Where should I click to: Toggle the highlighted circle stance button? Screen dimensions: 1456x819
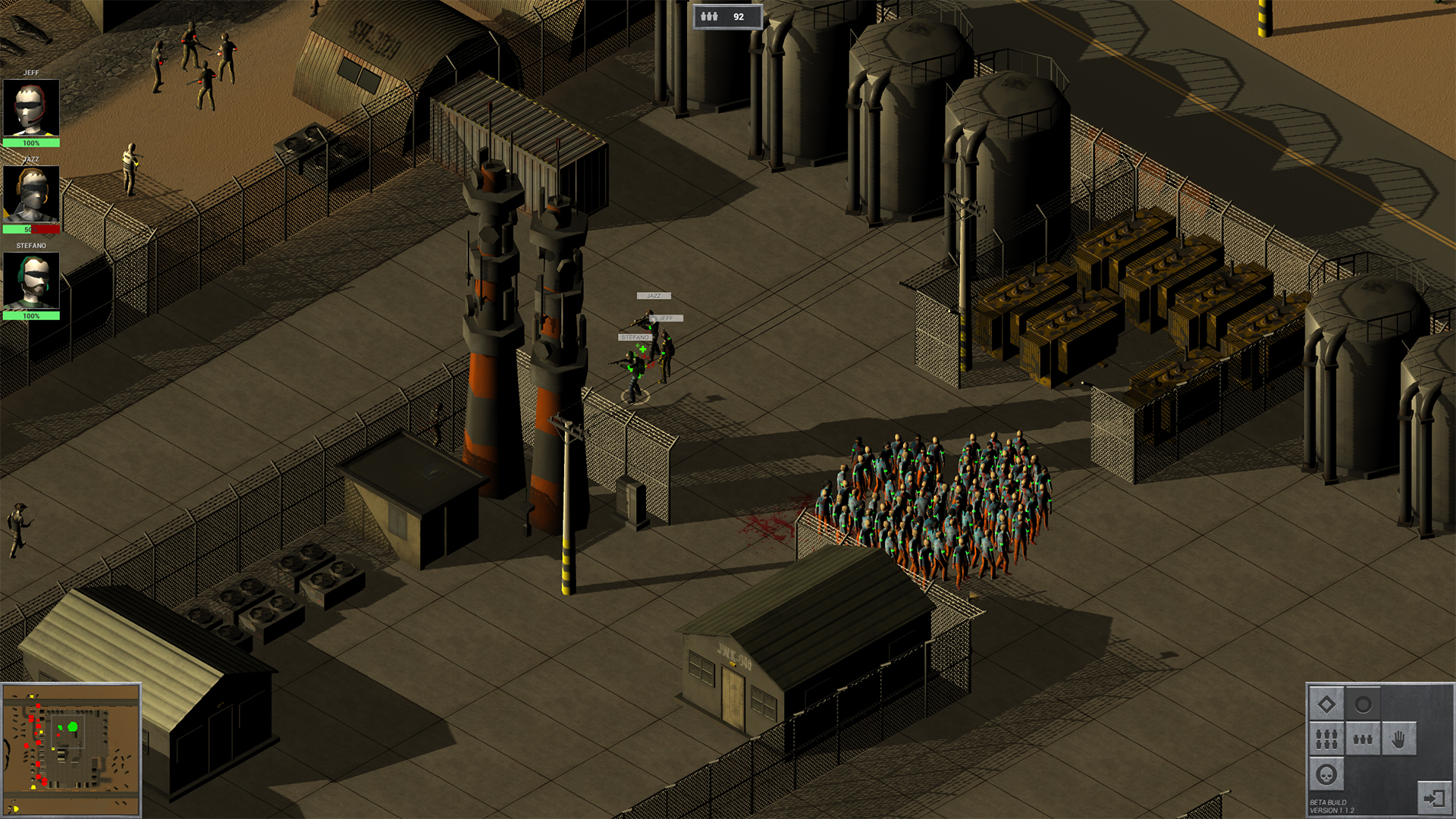[x=1363, y=704]
